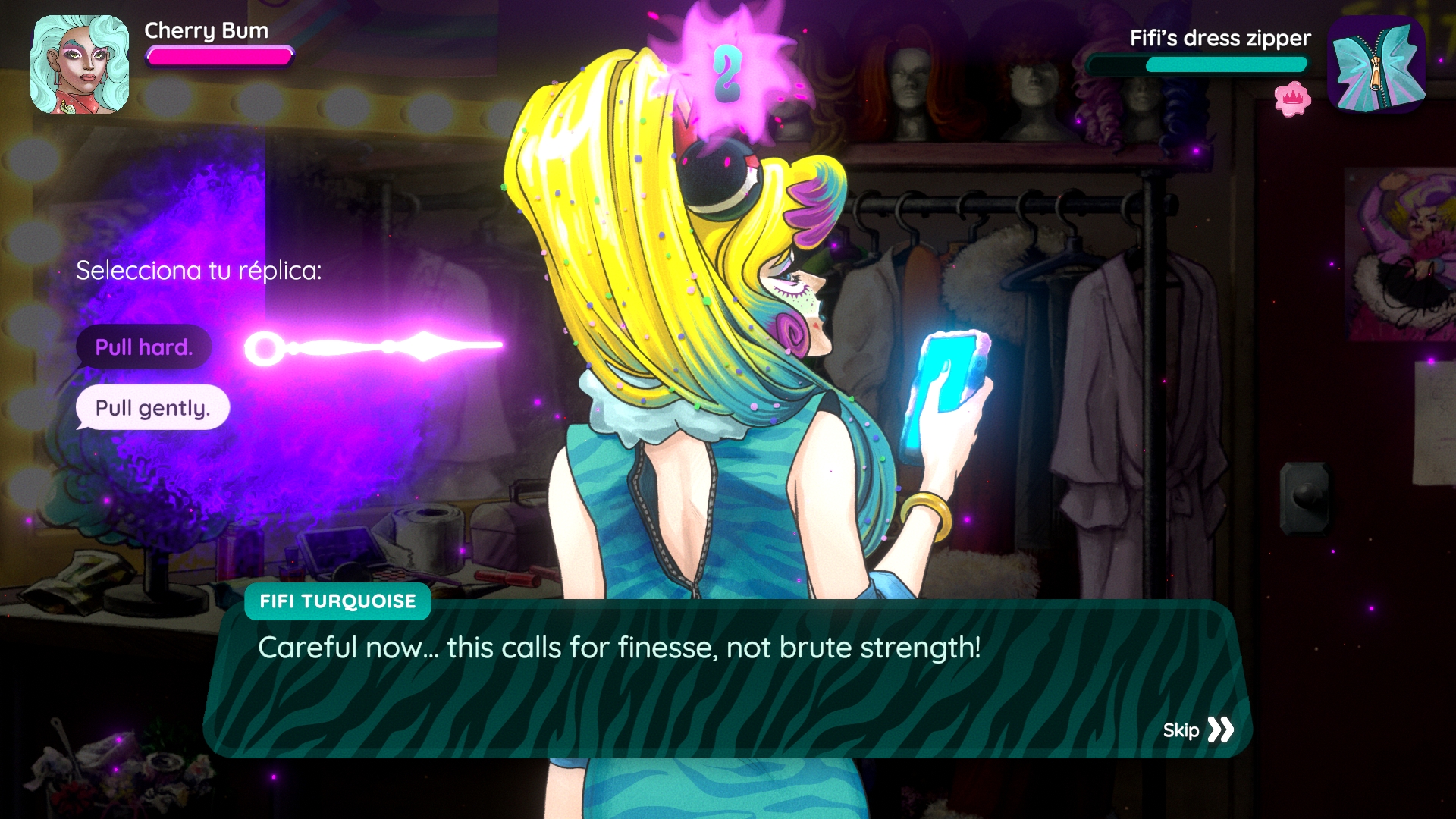
Task: Skip the current dialogue line
Action: click(1198, 730)
